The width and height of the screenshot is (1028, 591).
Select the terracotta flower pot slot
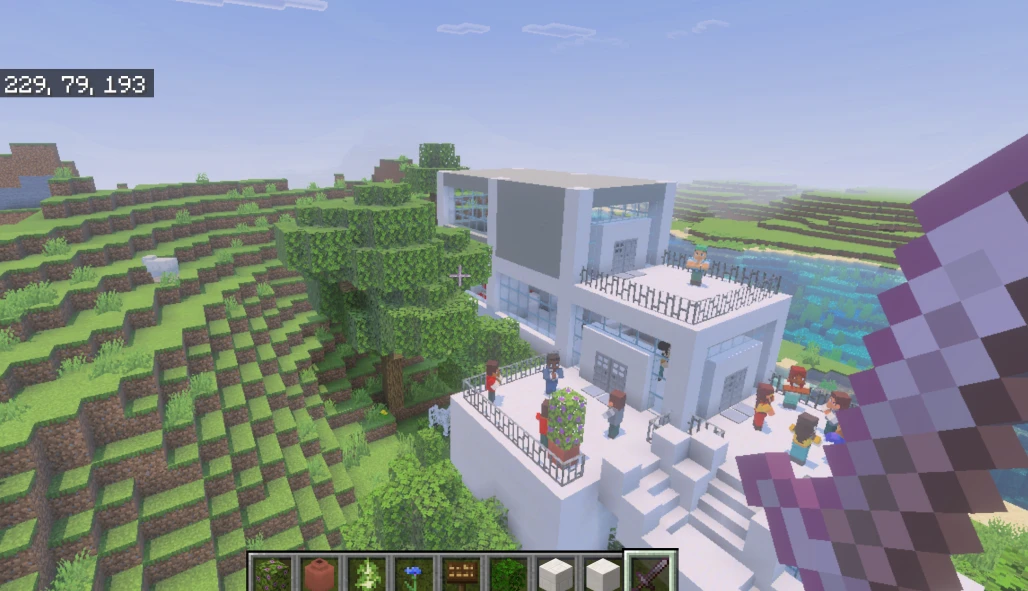pos(319,574)
